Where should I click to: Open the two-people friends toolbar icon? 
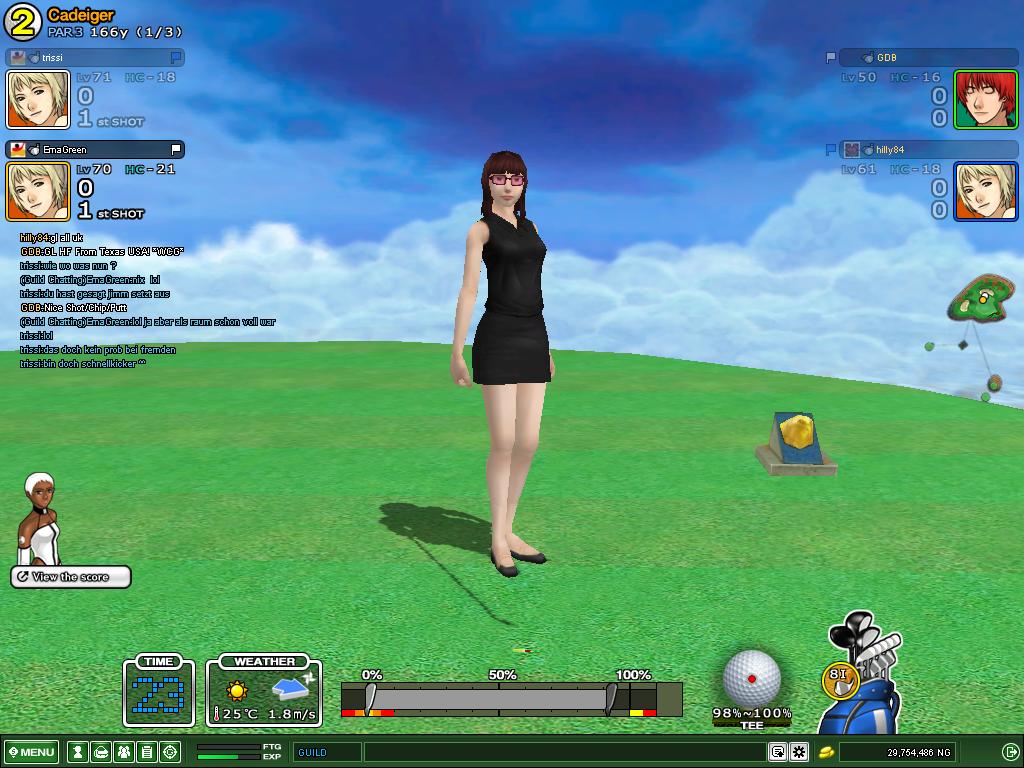123,752
